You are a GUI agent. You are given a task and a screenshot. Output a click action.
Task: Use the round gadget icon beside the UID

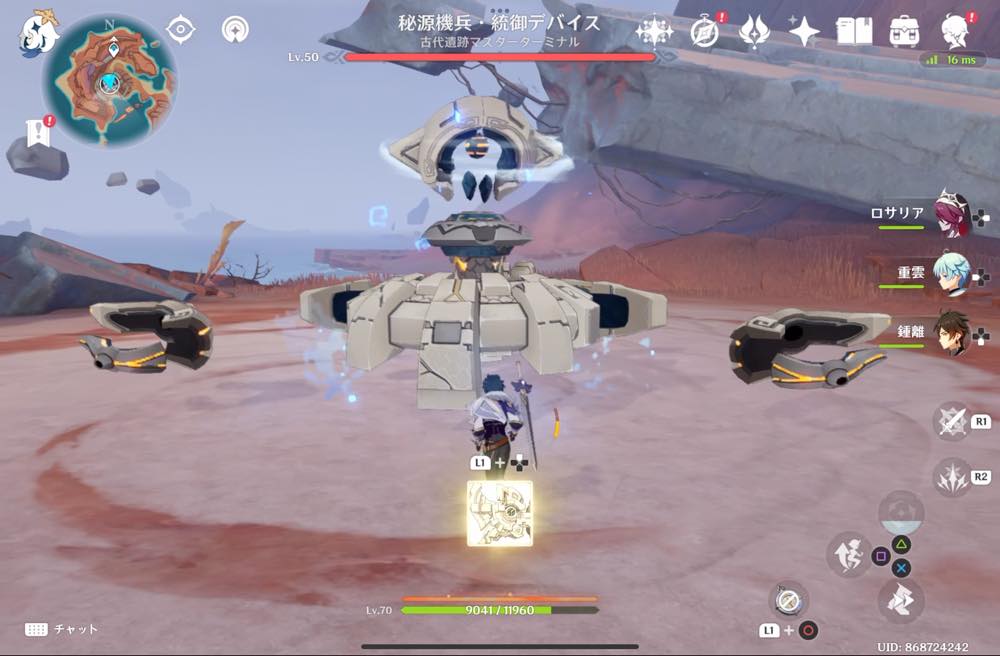coord(788,600)
